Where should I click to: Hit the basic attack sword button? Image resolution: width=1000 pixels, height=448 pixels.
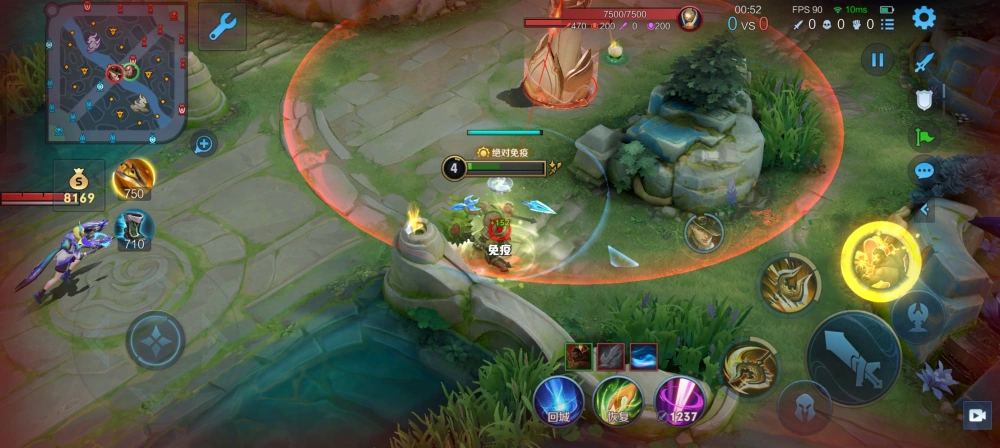coord(853,354)
